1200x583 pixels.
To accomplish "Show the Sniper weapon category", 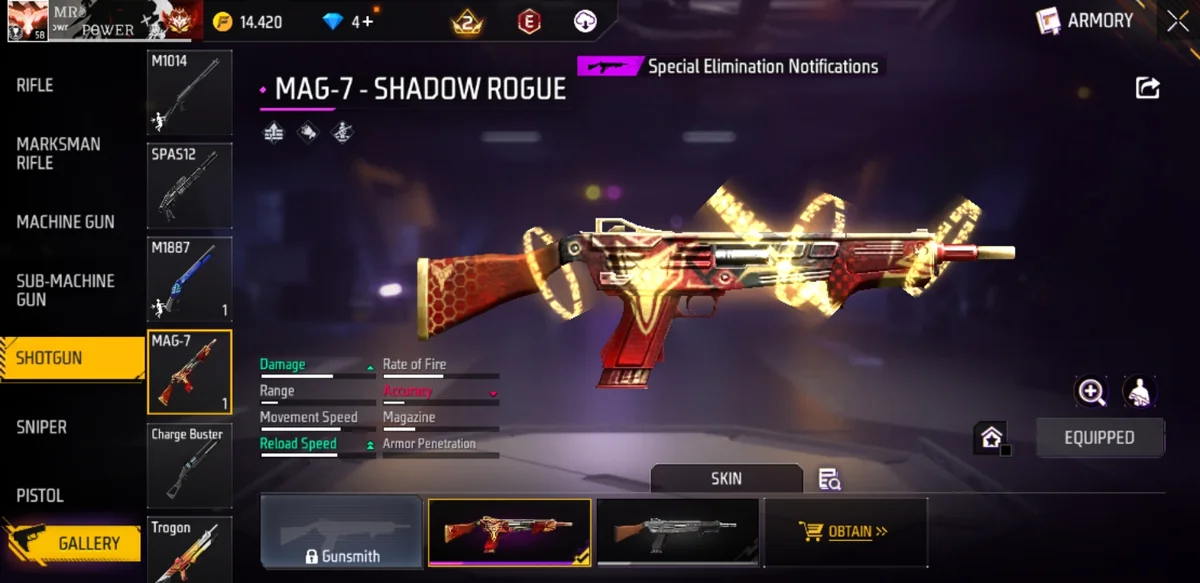I will pyautogui.click(x=42, y=427).
